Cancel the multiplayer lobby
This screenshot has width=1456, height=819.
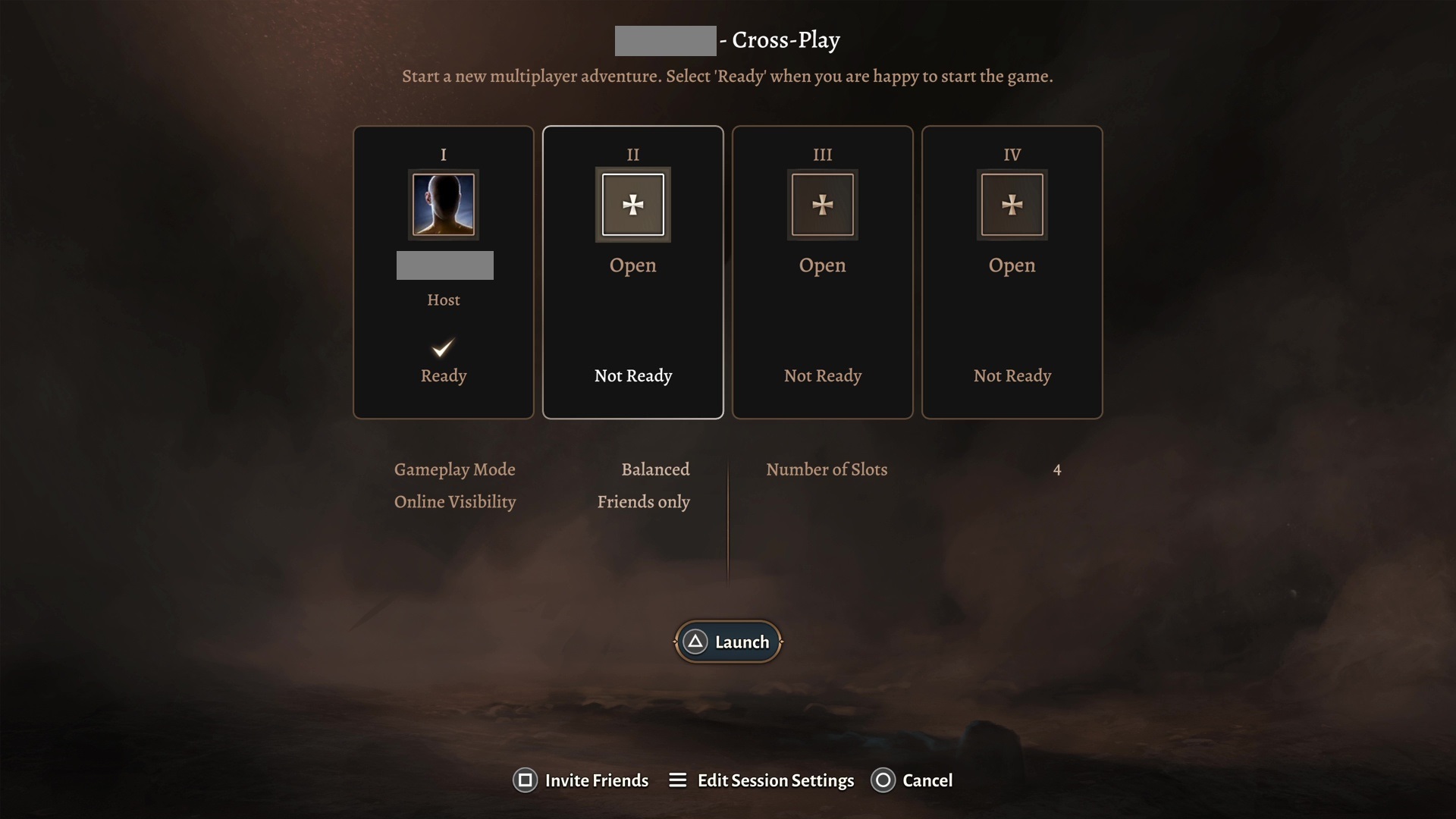(912, 780)
